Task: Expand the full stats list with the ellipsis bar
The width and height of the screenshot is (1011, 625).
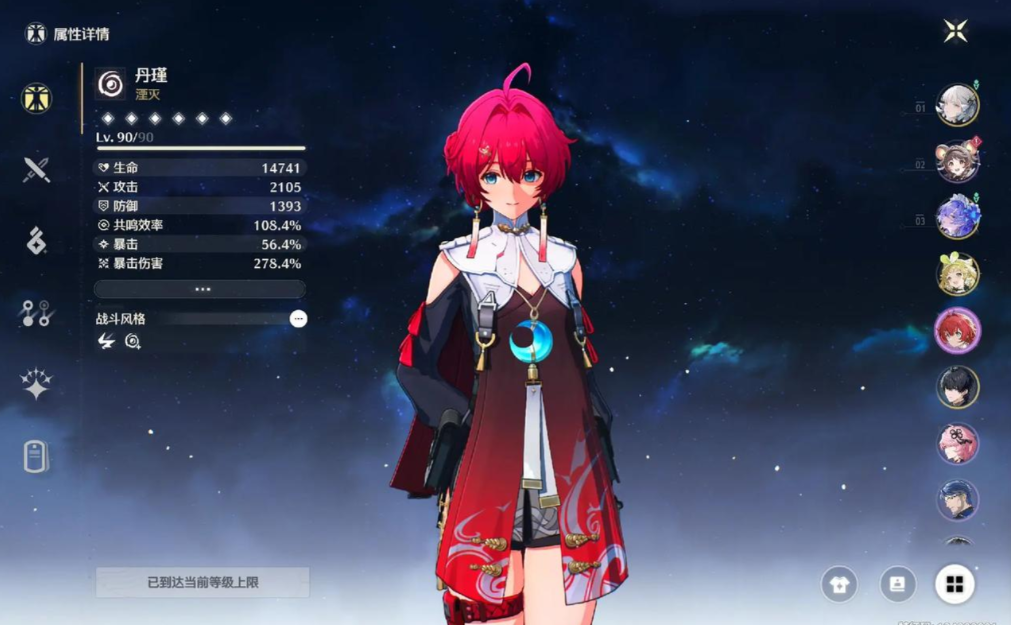Action: coord(200,289)
